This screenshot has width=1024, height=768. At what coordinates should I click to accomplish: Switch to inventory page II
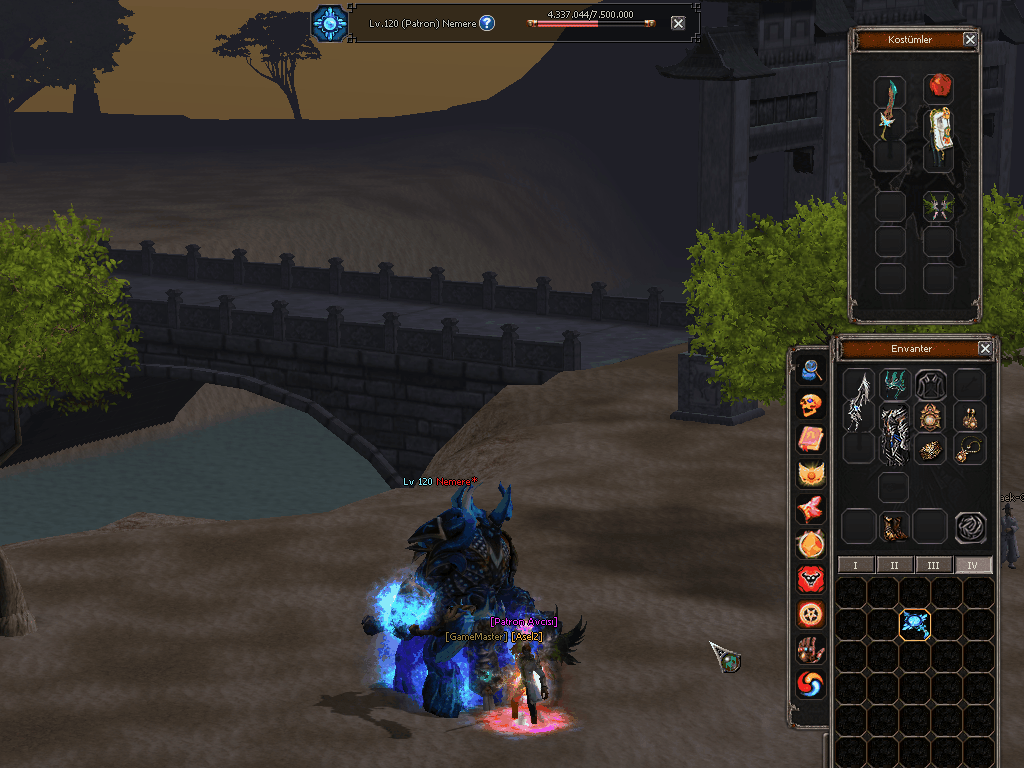pos(894,565)
